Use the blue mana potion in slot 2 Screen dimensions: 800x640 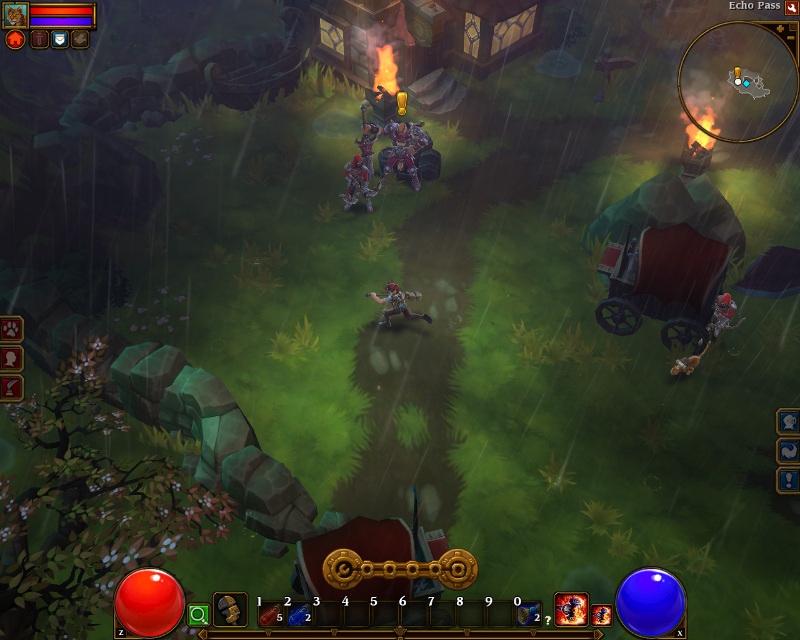pyautogui.click(x=298, y=614)
